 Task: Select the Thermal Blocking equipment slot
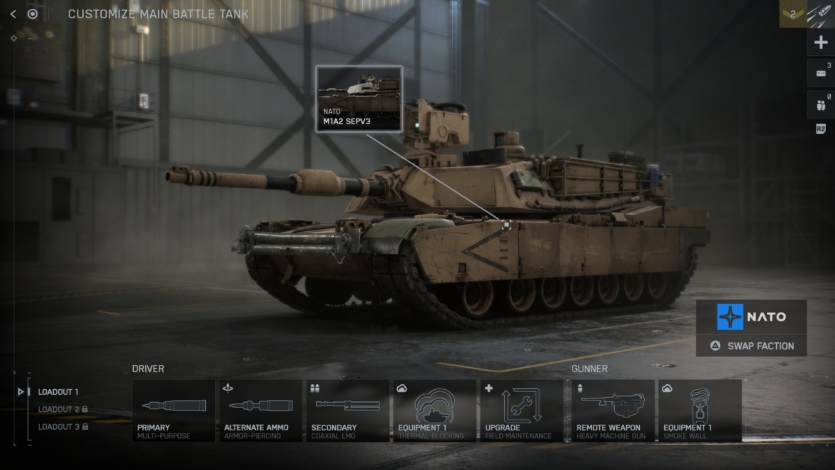point(434,410)
